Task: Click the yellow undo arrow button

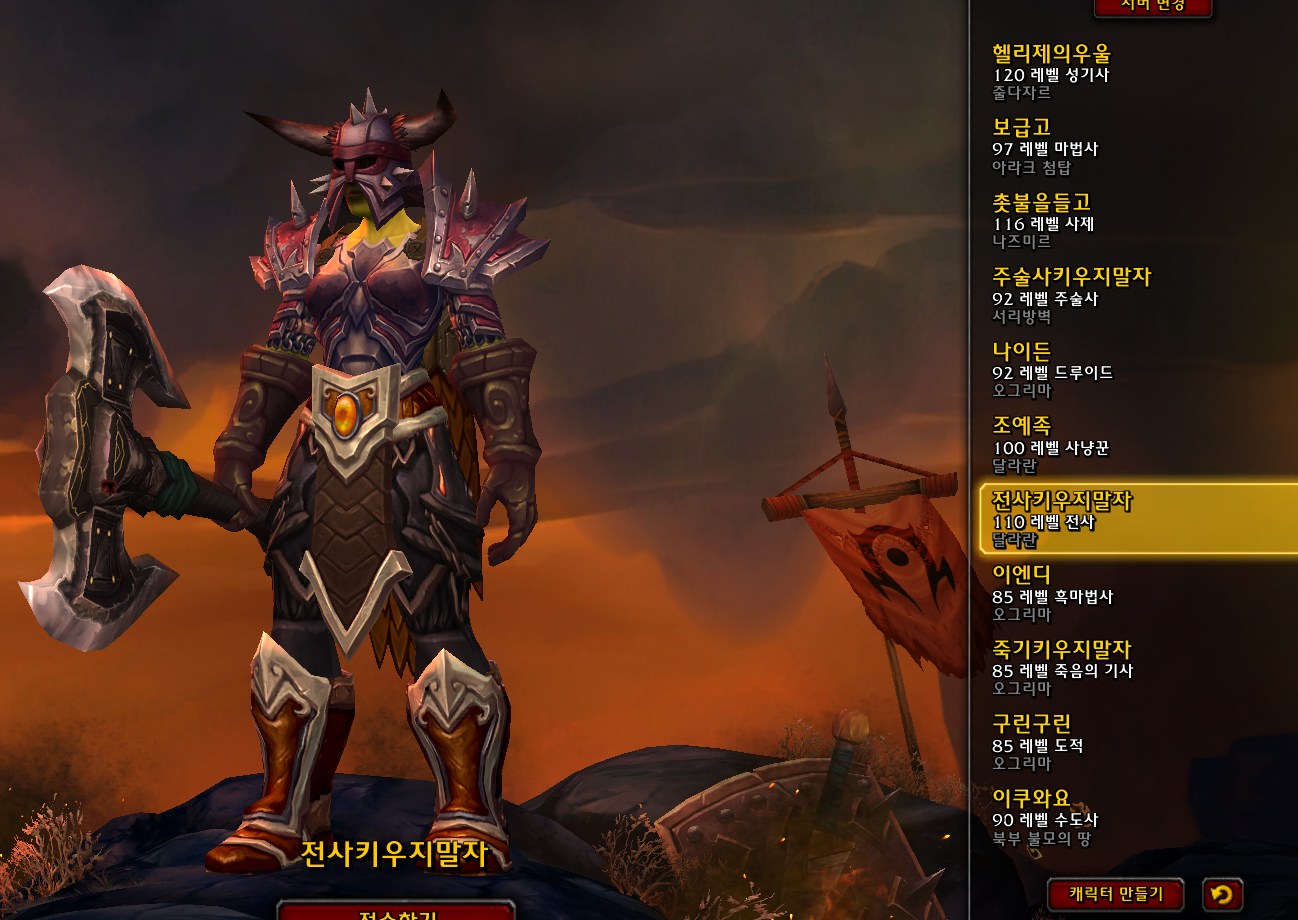Action: 1221,893
